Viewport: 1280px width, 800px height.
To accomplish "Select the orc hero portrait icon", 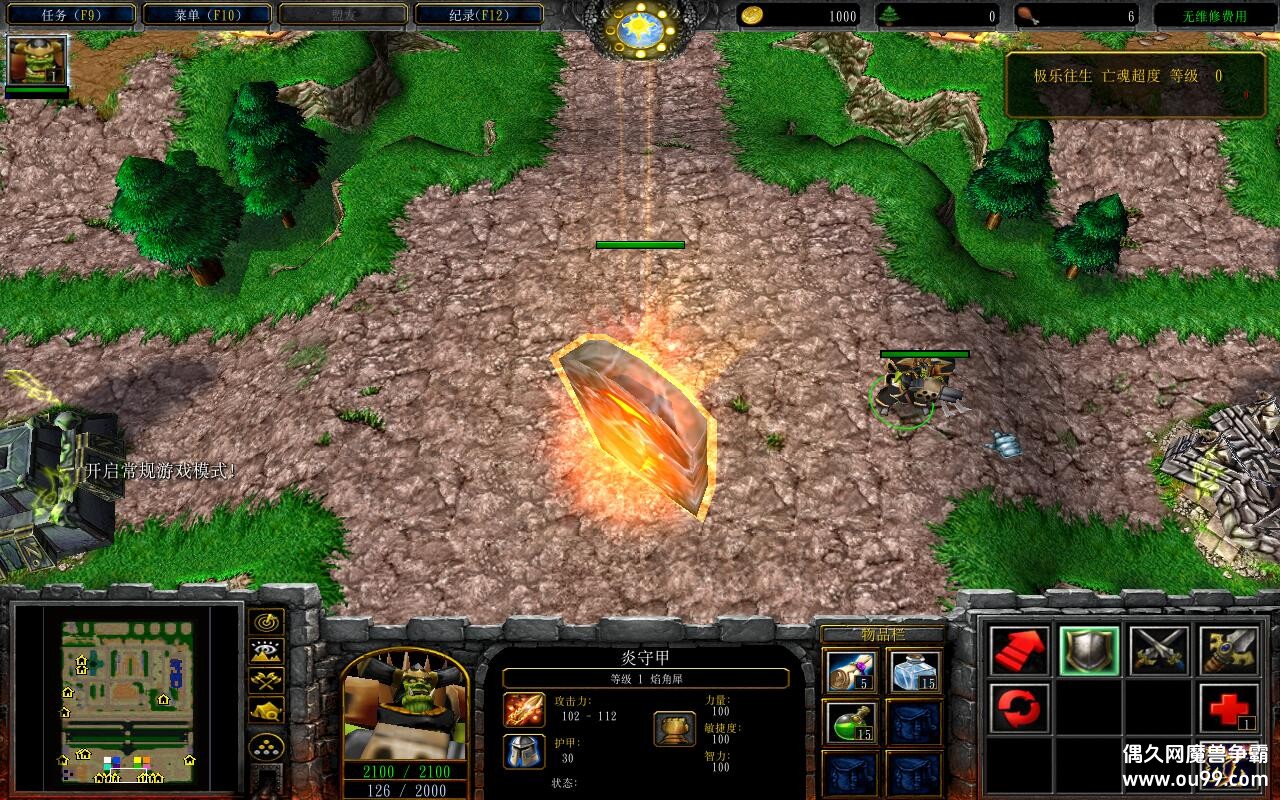I will pos(37,61).
